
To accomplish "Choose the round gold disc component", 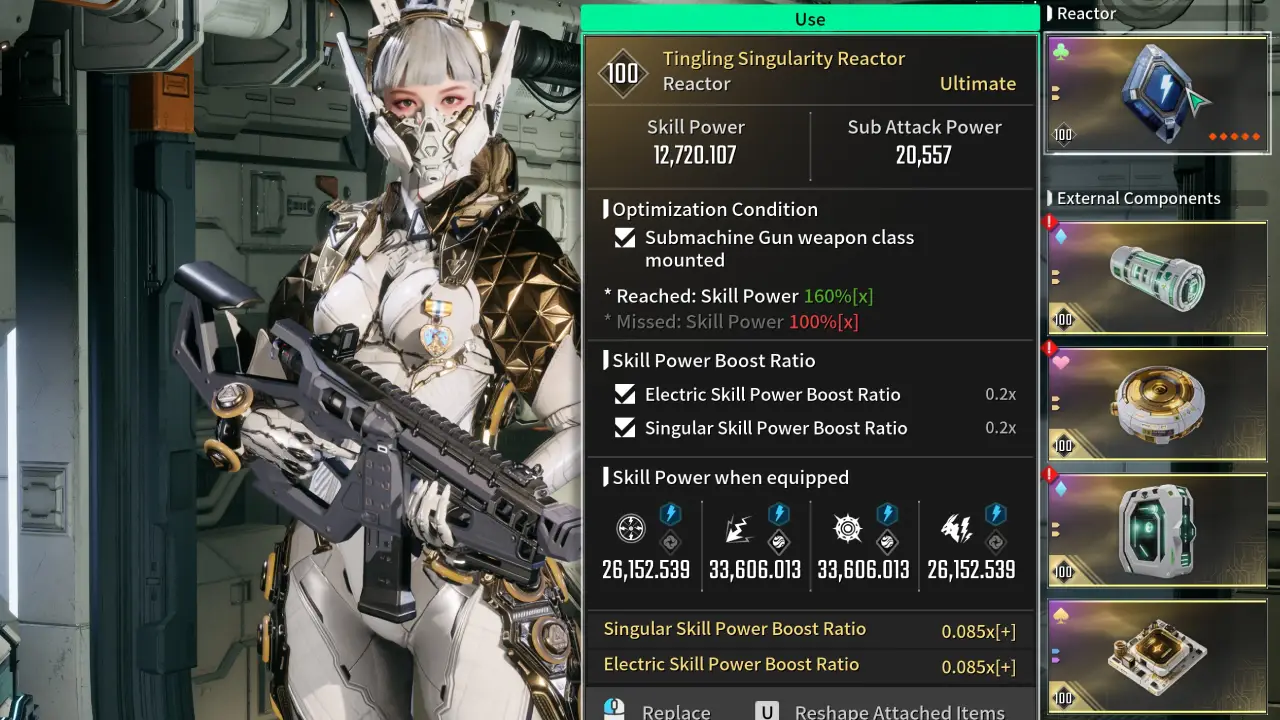I will (1156, 404).
